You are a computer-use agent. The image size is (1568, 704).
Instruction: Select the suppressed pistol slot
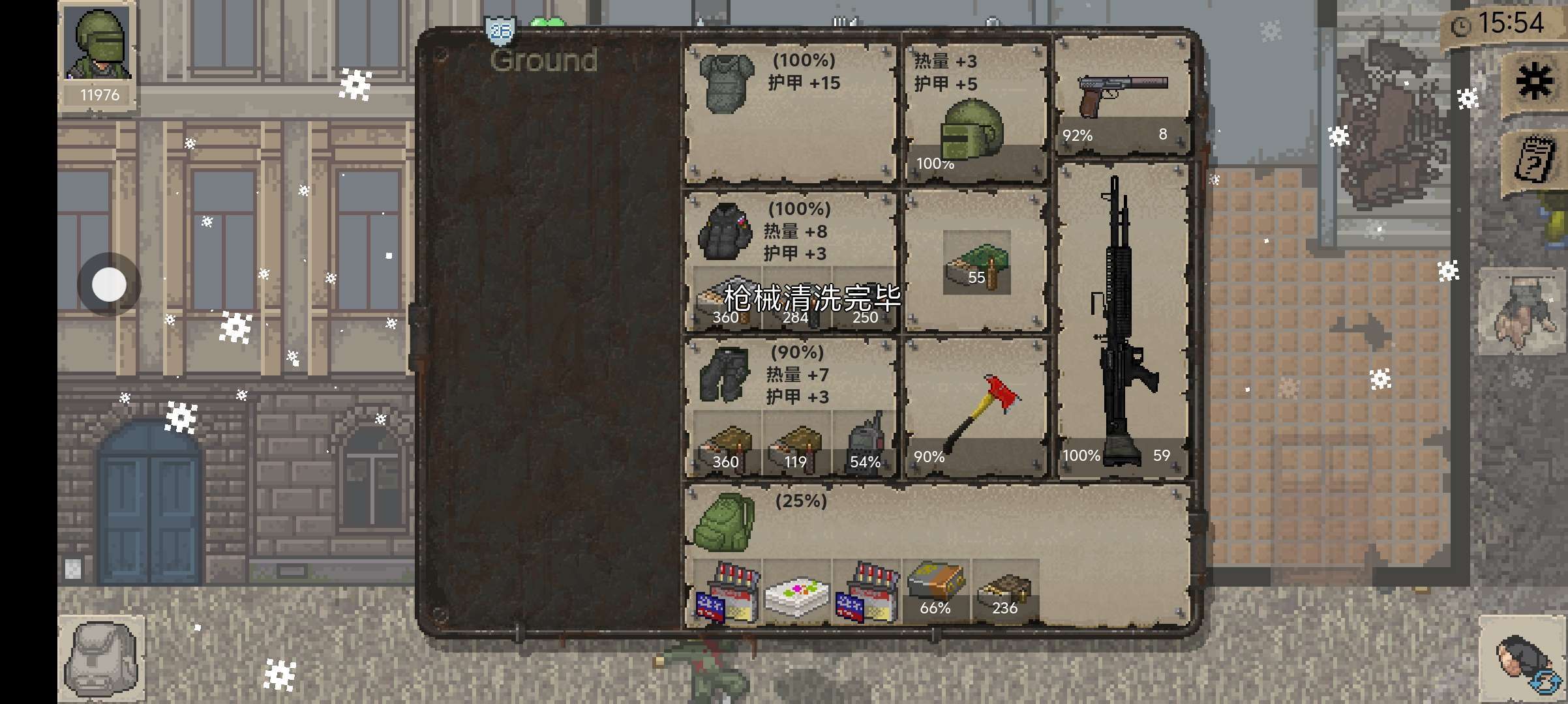coord(1122,96)
